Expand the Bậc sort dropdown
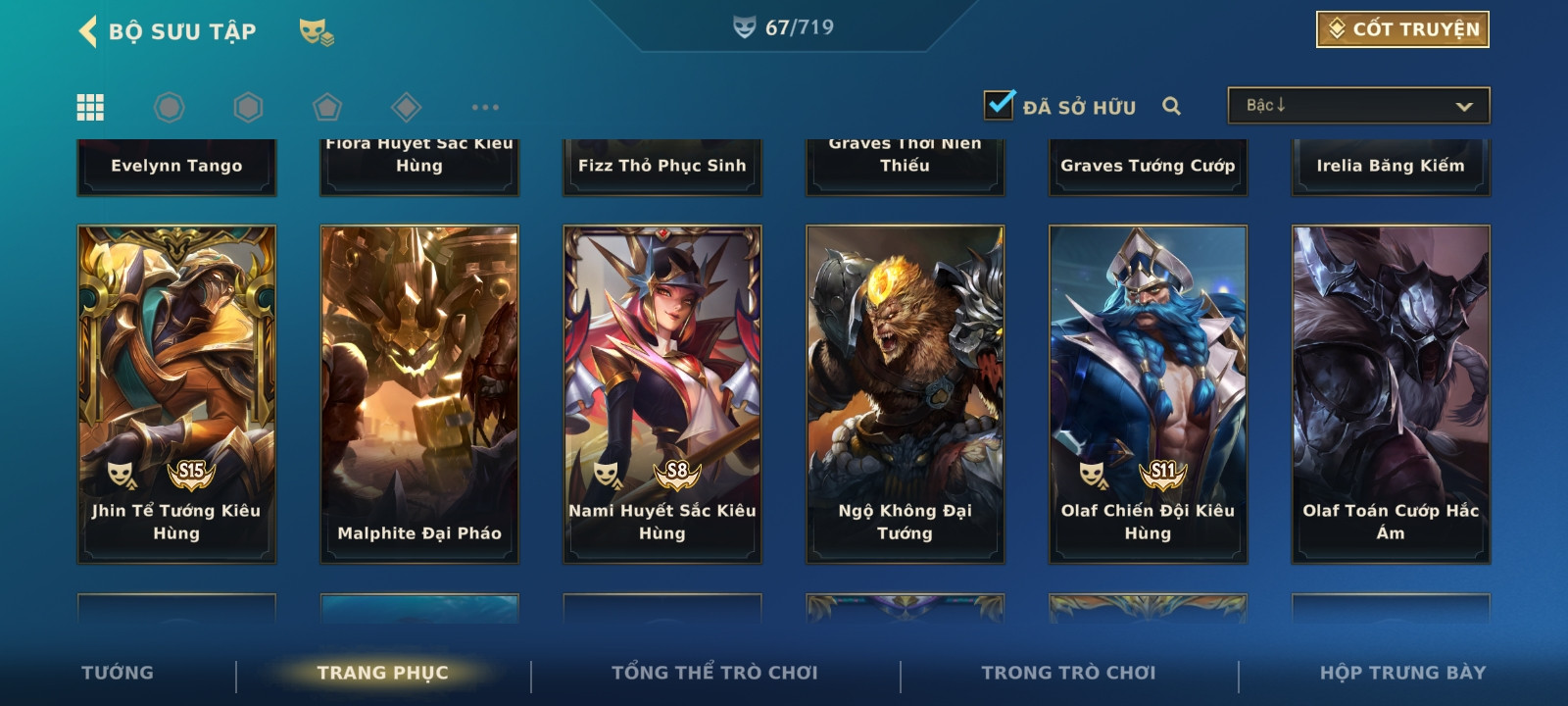The image size is (1568, 706). 1358,106
